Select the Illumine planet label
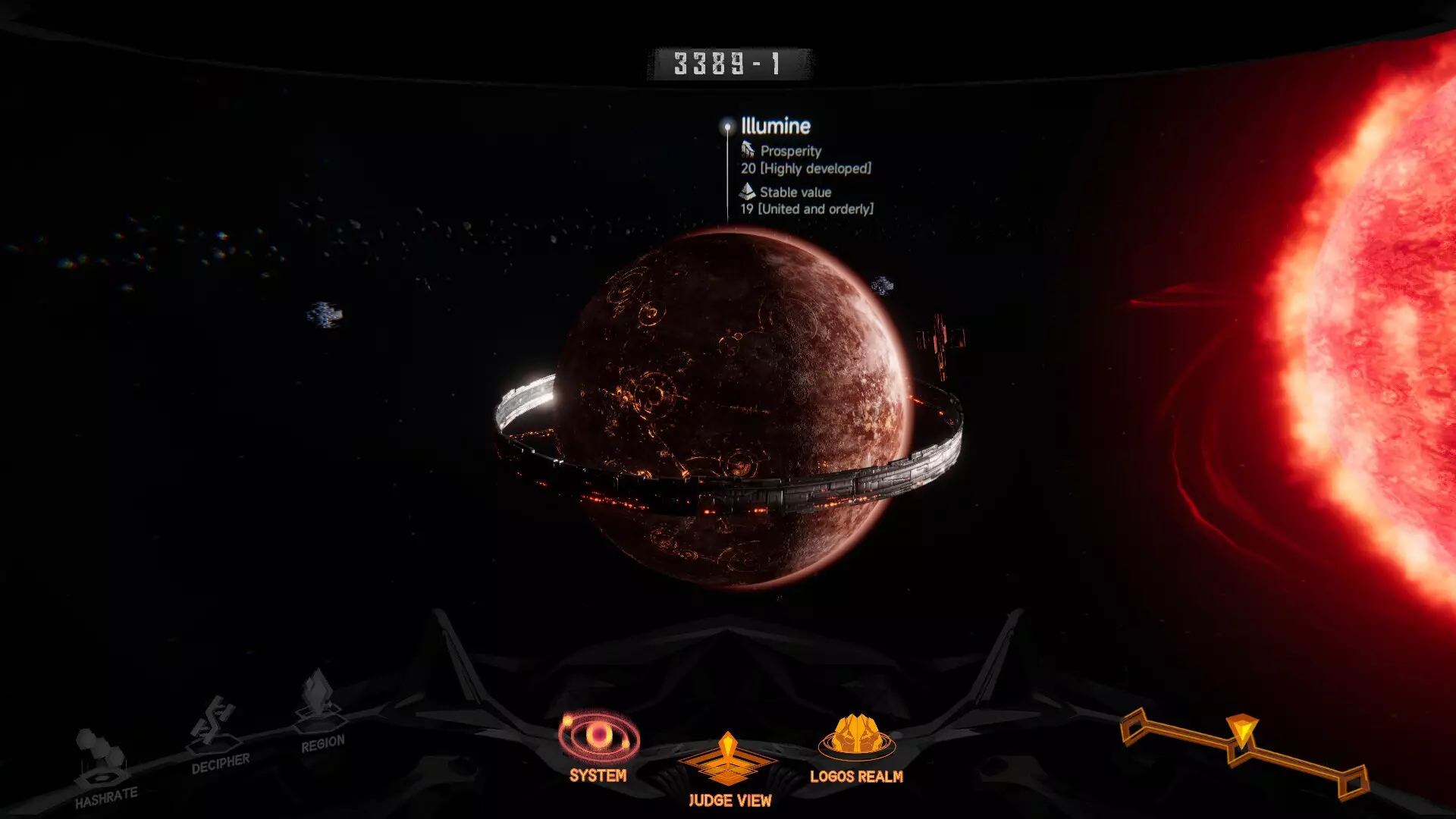1456x819 pixels. tap(775, 126)
